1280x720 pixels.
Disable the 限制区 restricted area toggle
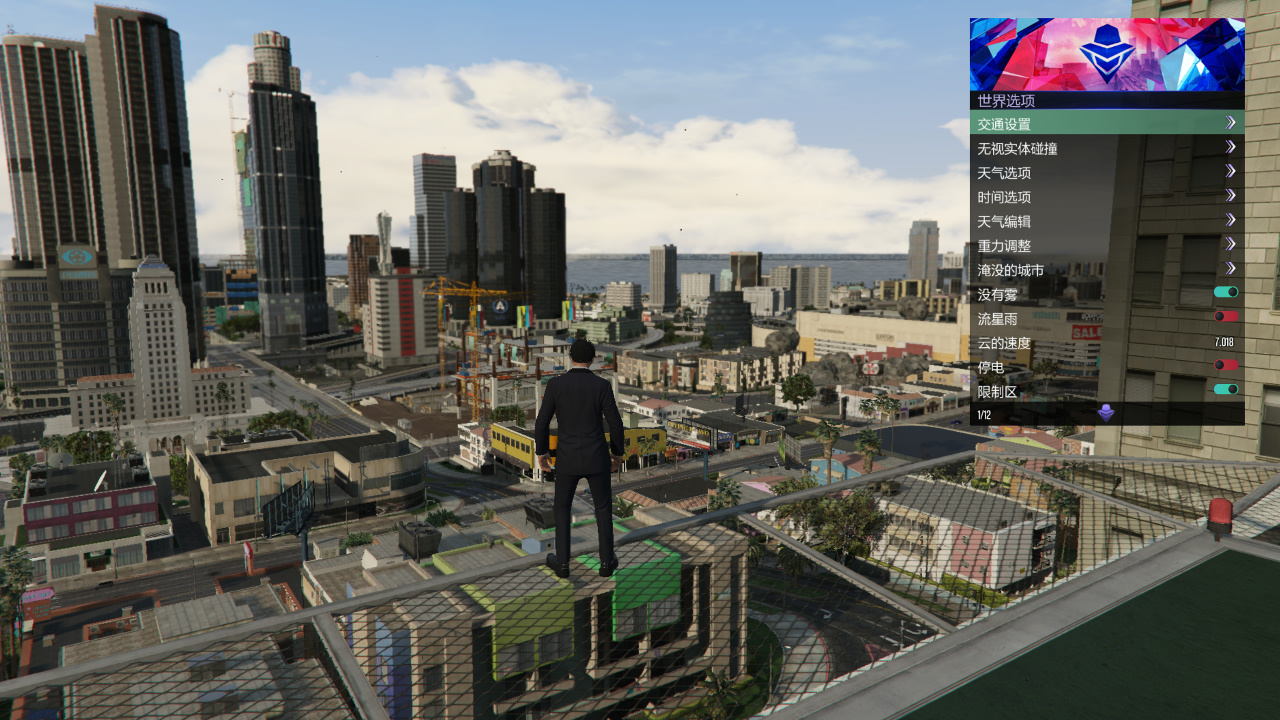1225,389
